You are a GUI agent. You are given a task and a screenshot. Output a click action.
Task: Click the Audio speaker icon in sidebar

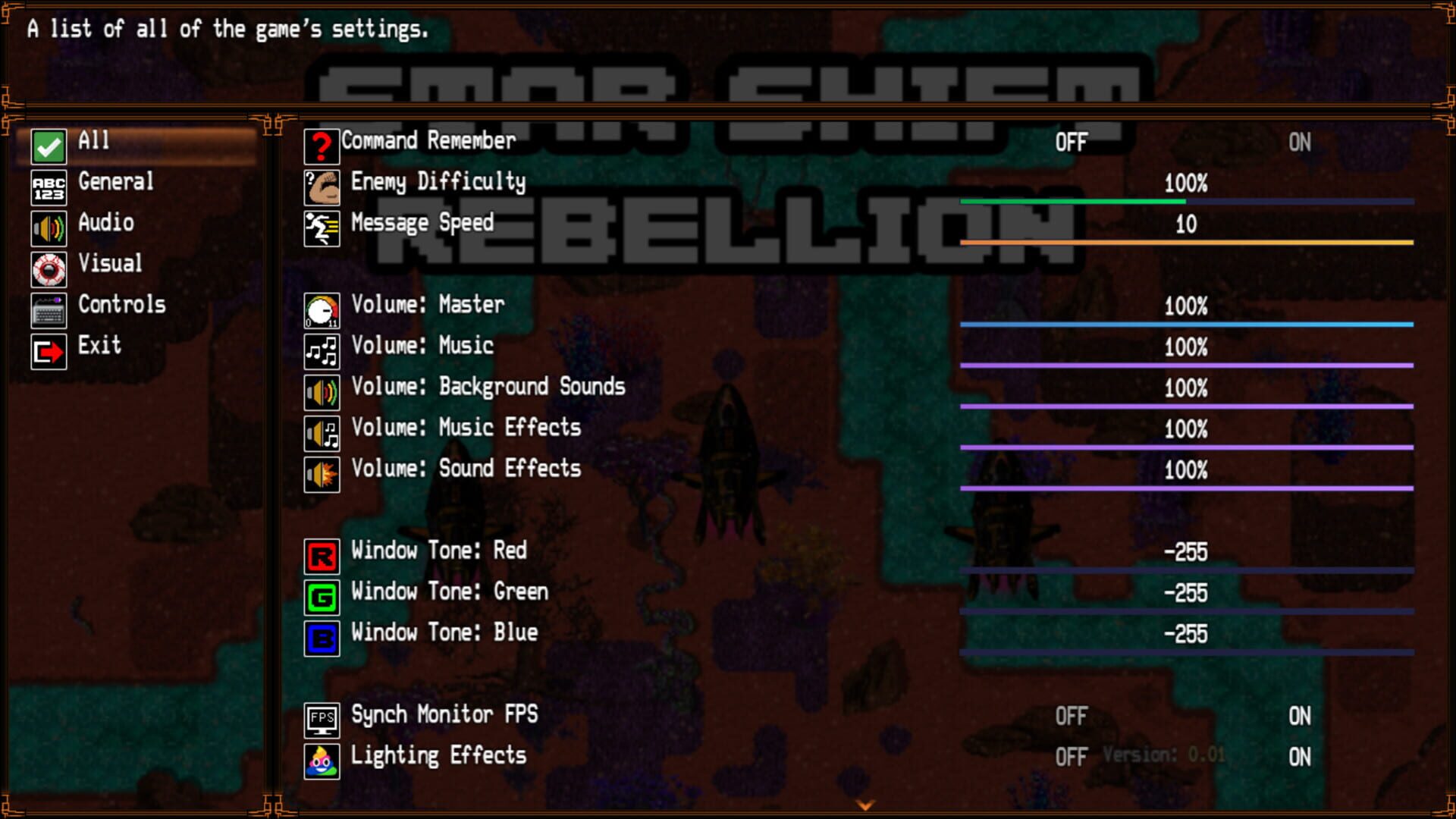point(48,228)
